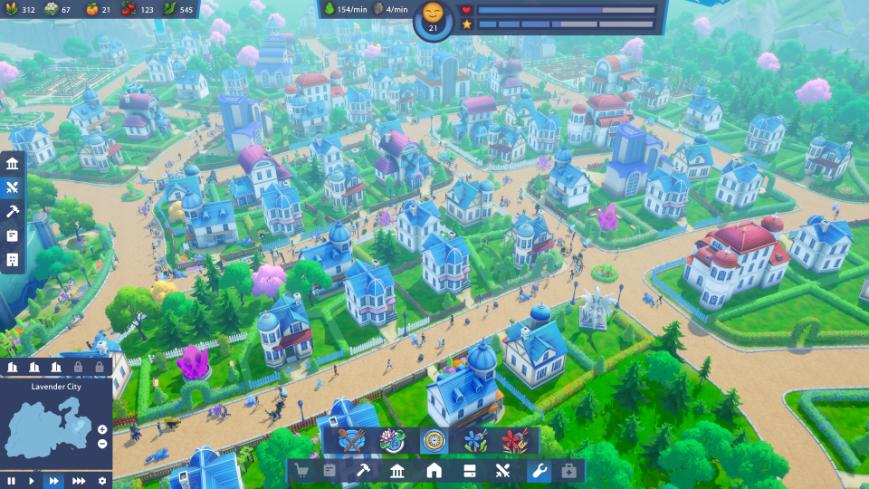Open settings with the gear icon
The width and height of the screenshot is (869, 489).
tap(102, 480)
